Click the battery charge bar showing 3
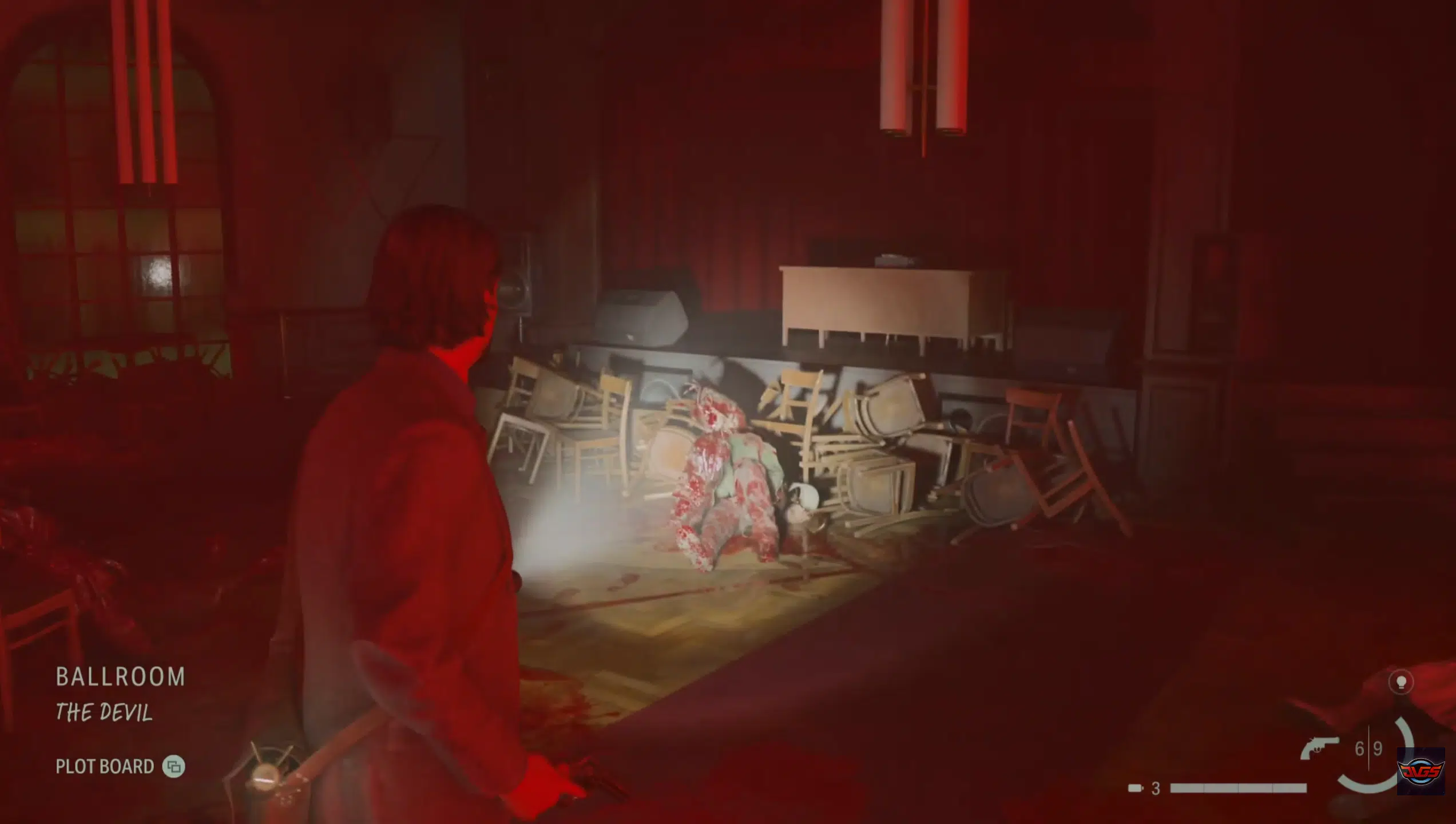The height and width of the screenshot is (824, 1456). [1238, 788]
